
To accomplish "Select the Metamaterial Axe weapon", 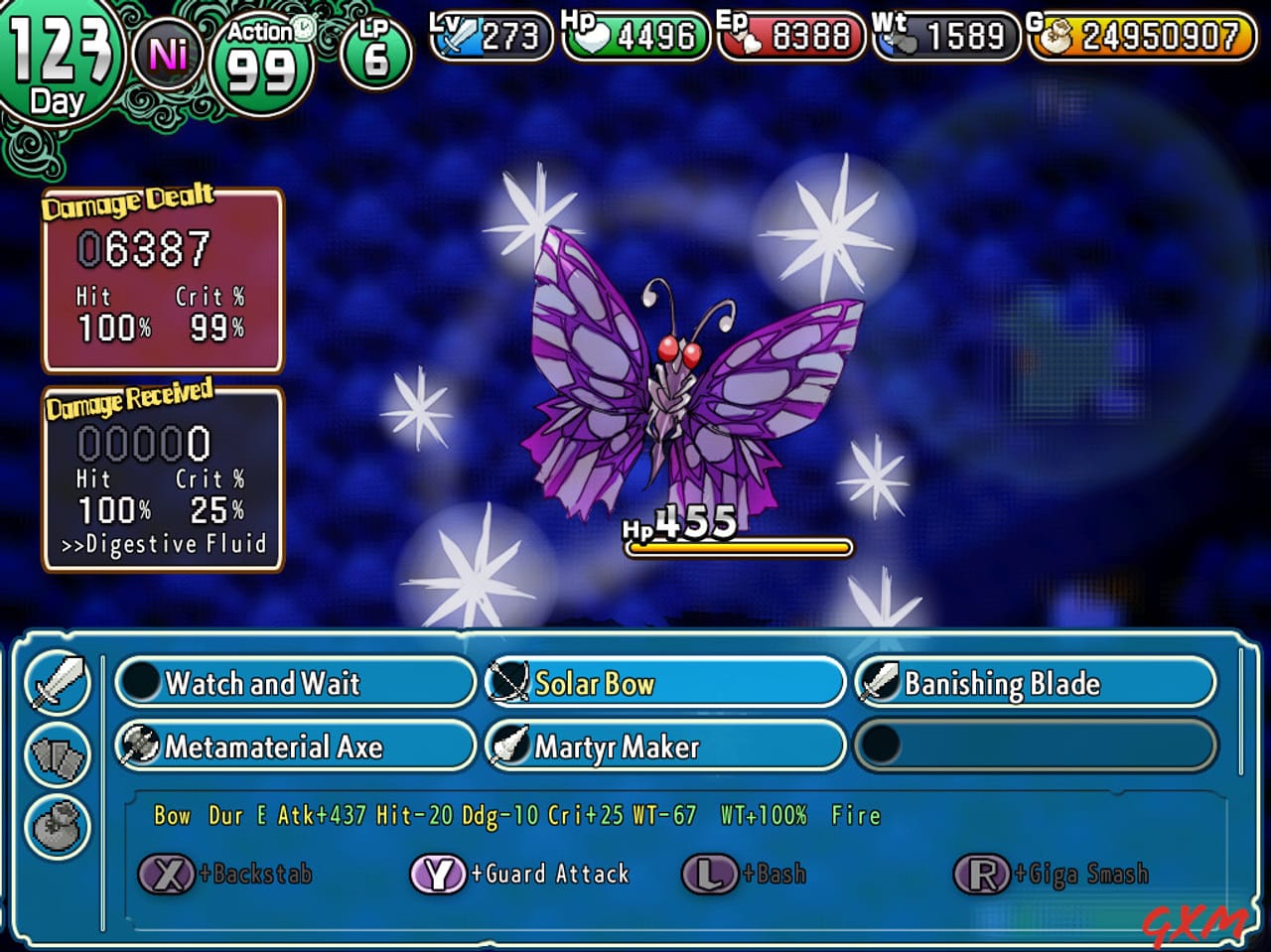I will [x=293, y=746].
